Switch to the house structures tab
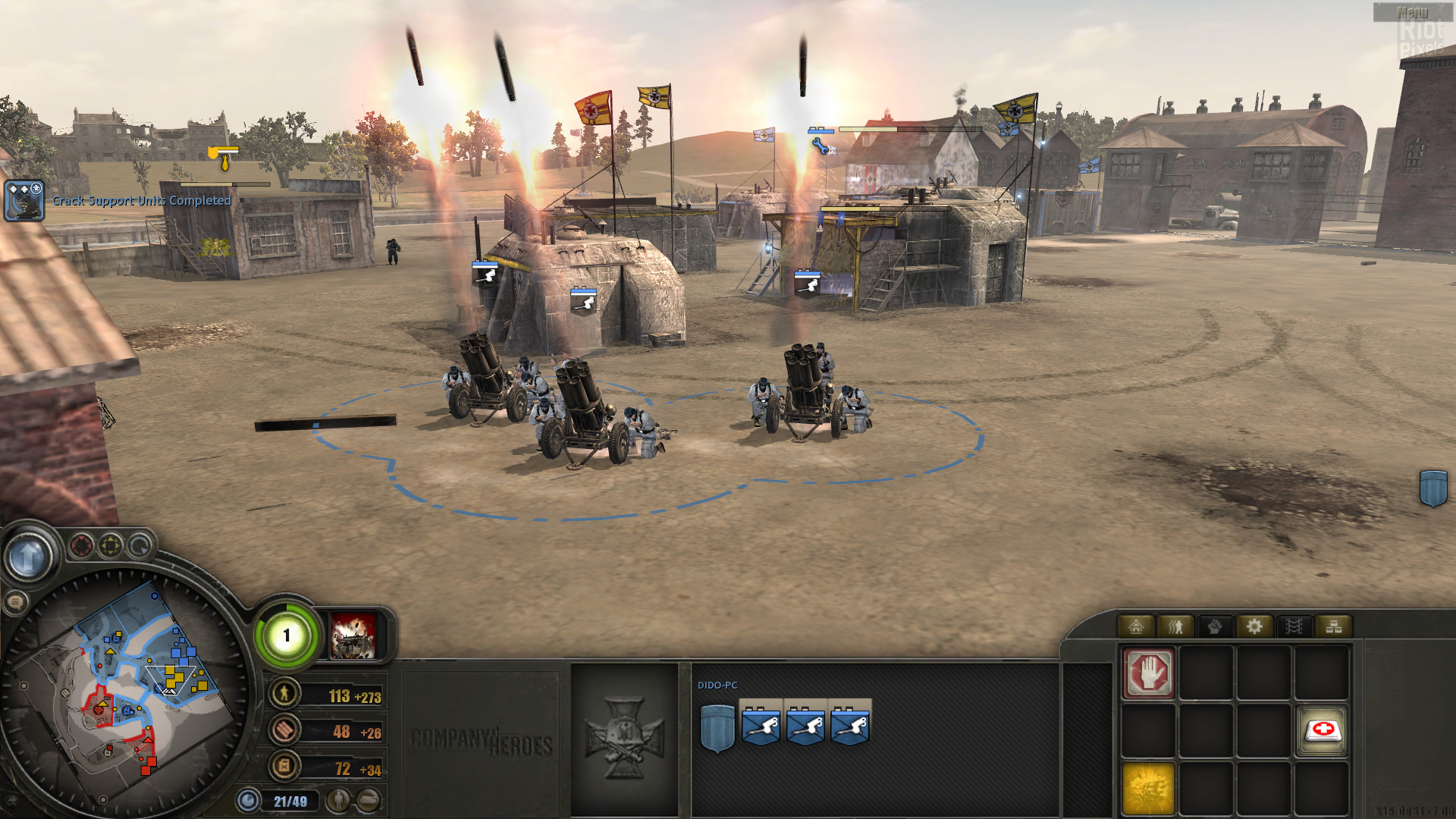 (1137, 627)
